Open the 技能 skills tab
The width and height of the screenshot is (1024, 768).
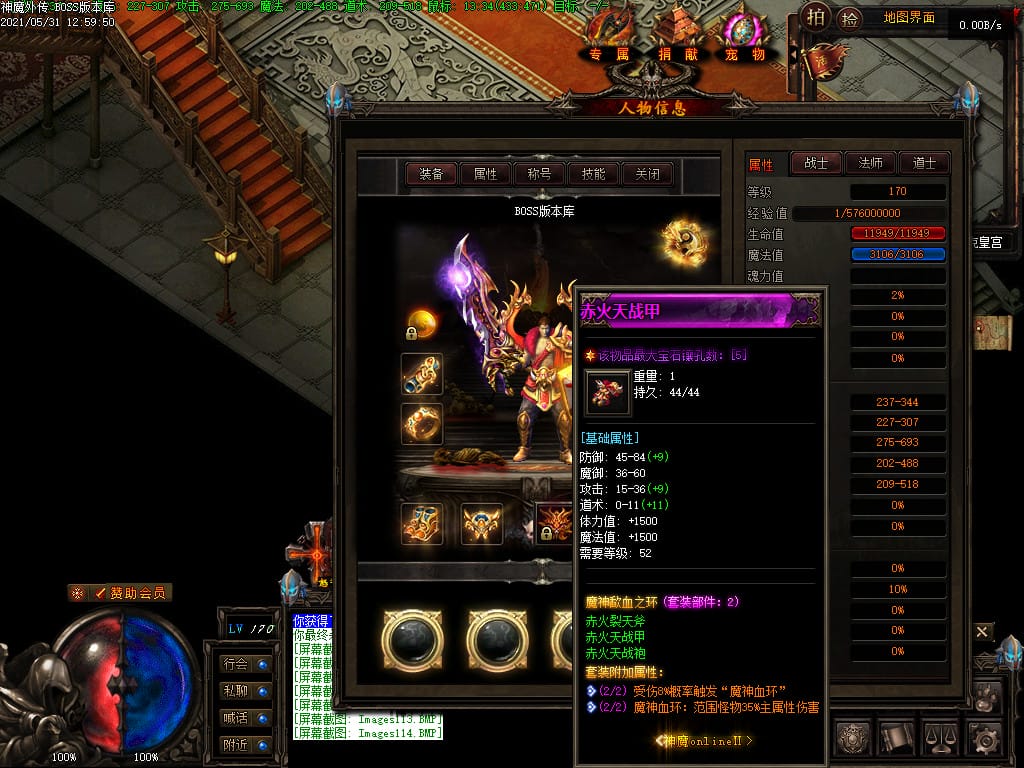click(593, 174)
